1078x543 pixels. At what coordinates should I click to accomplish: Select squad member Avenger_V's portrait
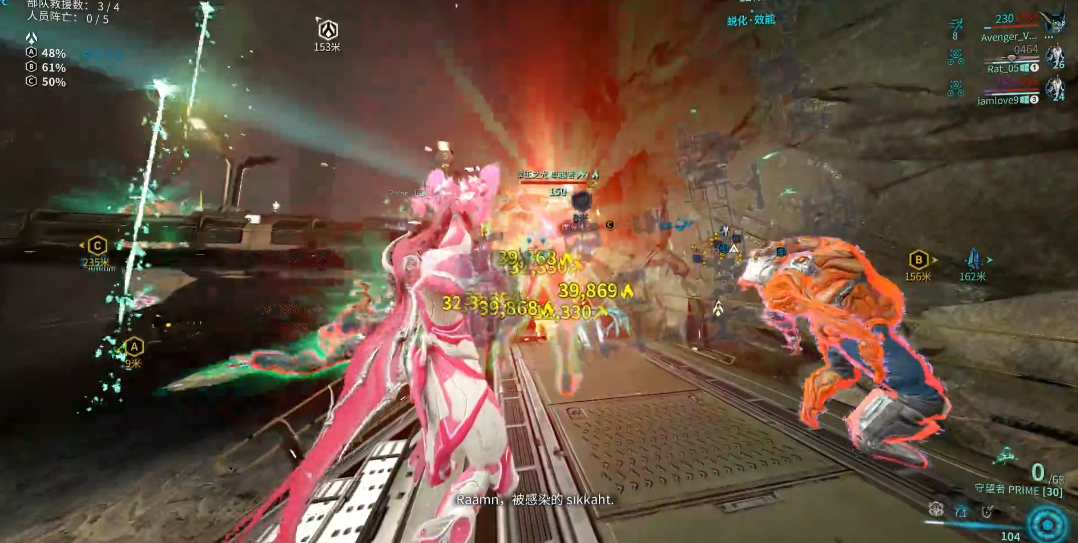(x=1052, y=24)
